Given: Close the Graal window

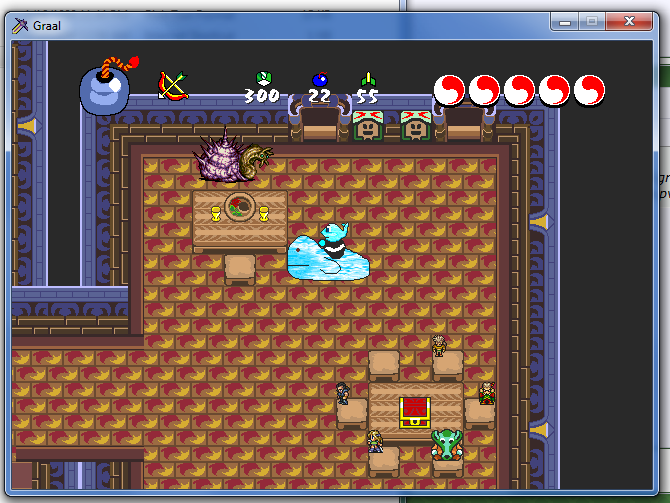Looking at the screenshot, I should tap(630, 21).
